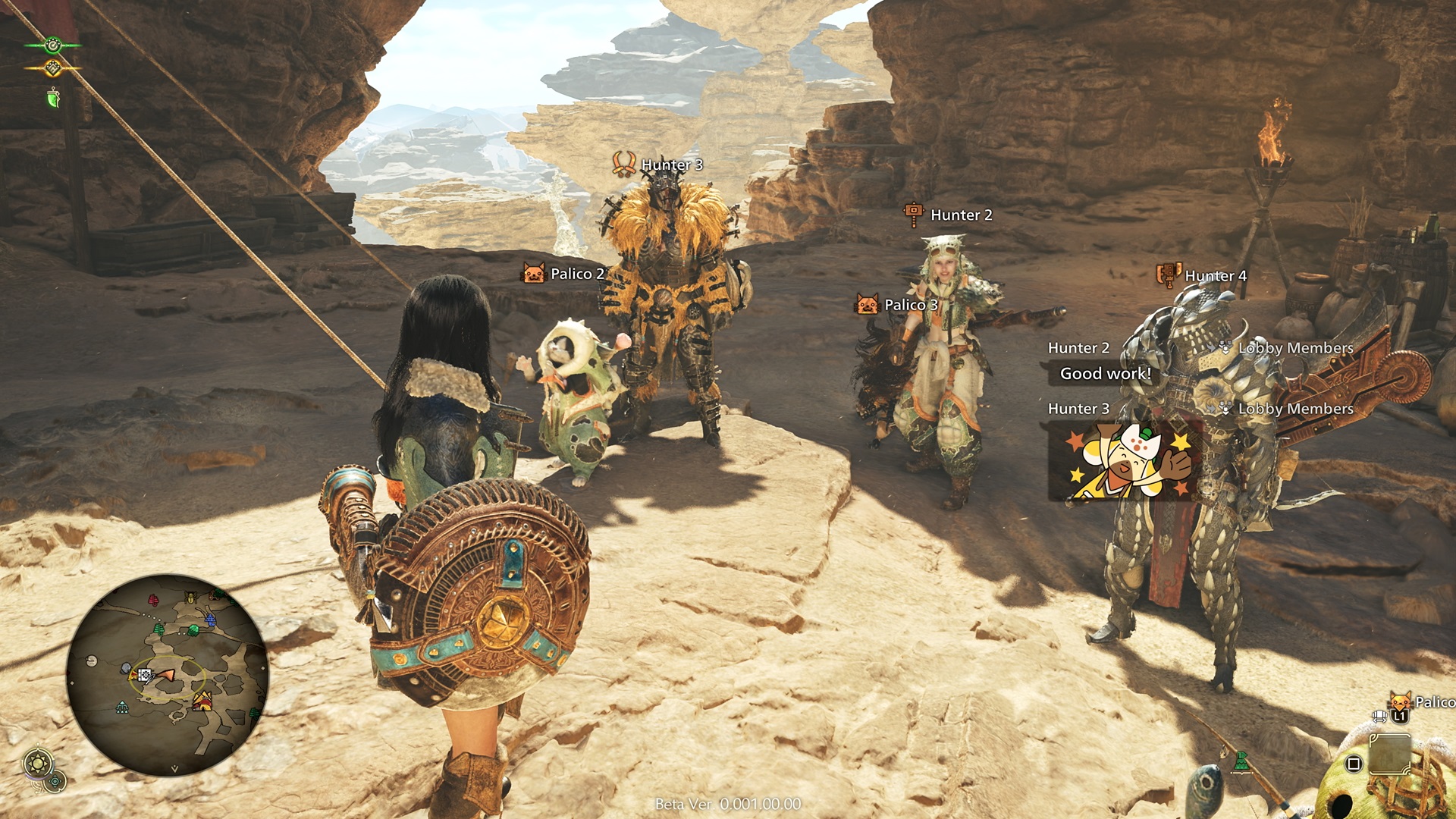
Task: Click the hammer weapon icon beside Hunter 2
Action: [913, 214]
